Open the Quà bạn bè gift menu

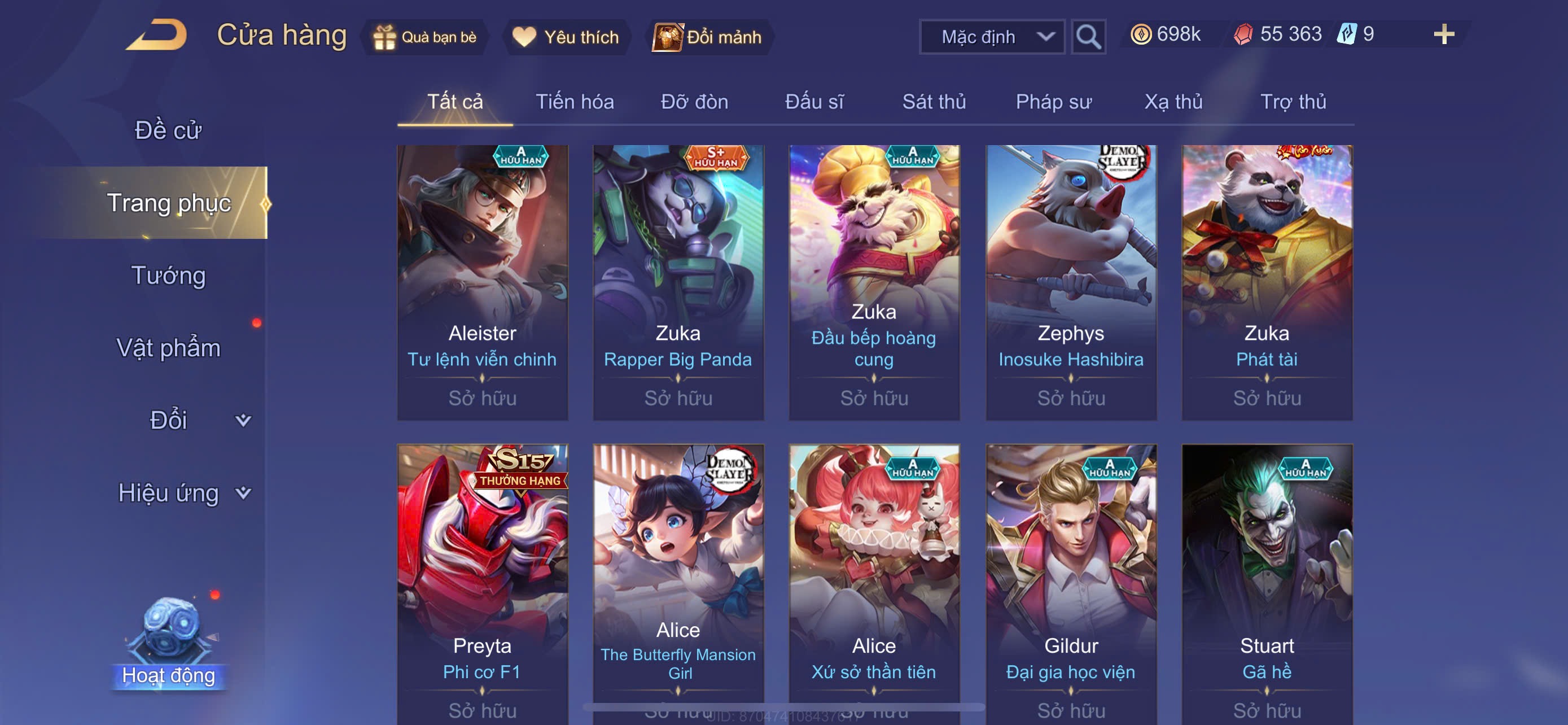pos(425,37)
